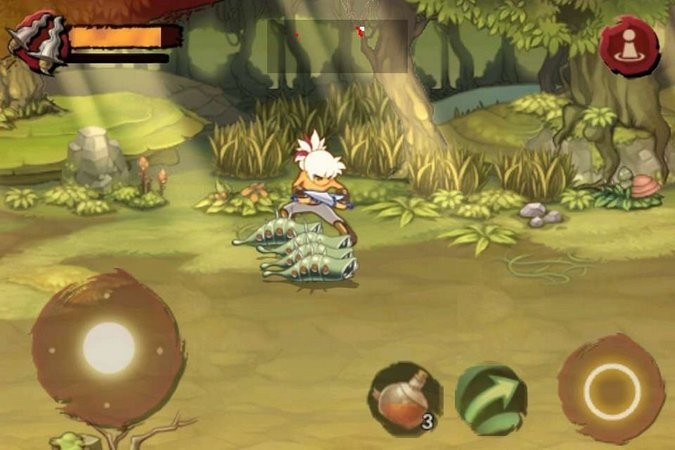Tap the virtual joystick's glowing center
Screen dimensions: 675x450
point(108,347)
